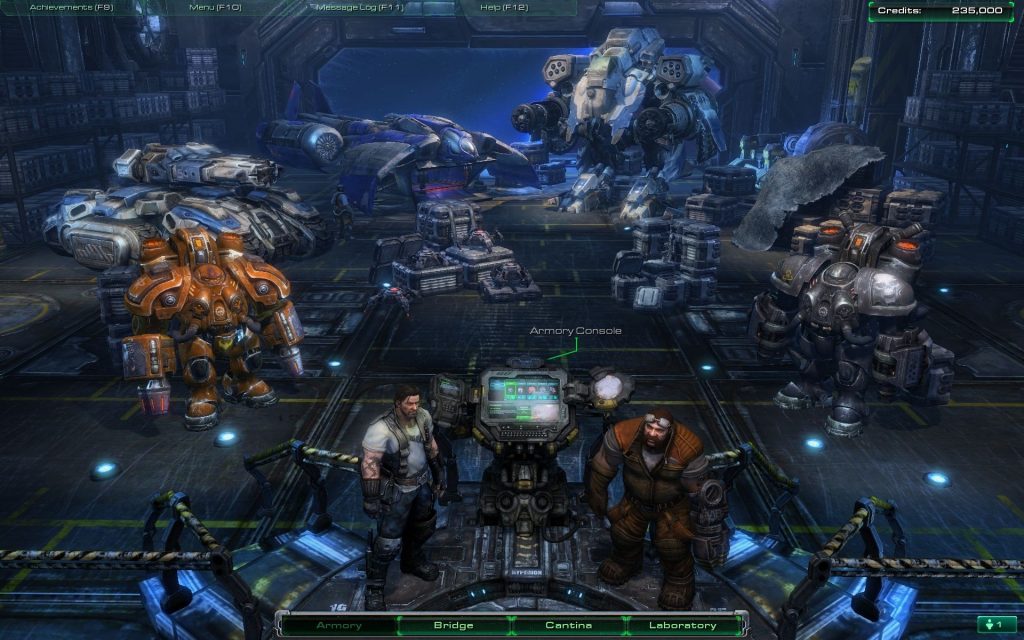Visit the Laboratory
The image size is (1024, 640).
coord(683,625)
